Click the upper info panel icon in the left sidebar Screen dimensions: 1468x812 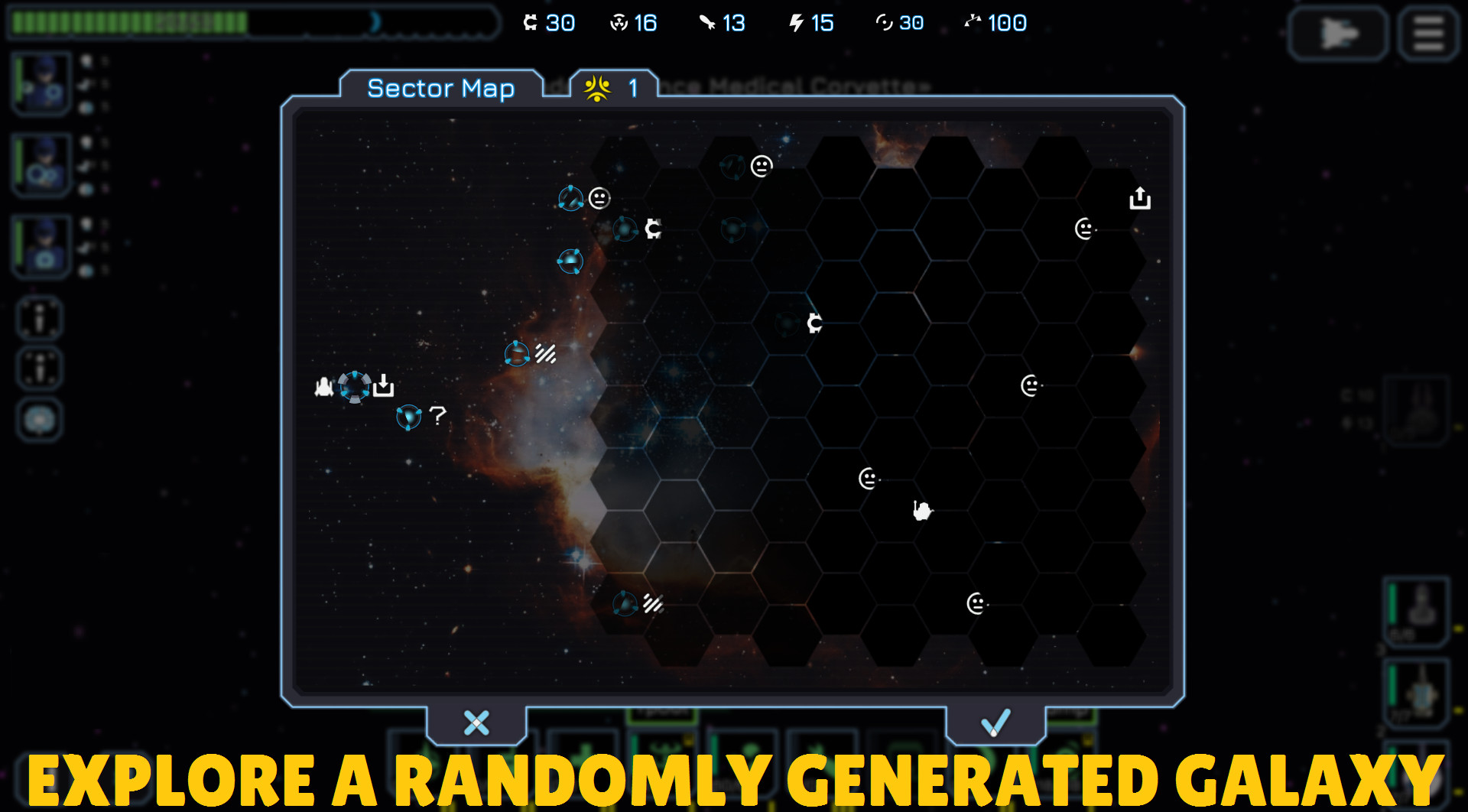[x=39, y=318]
